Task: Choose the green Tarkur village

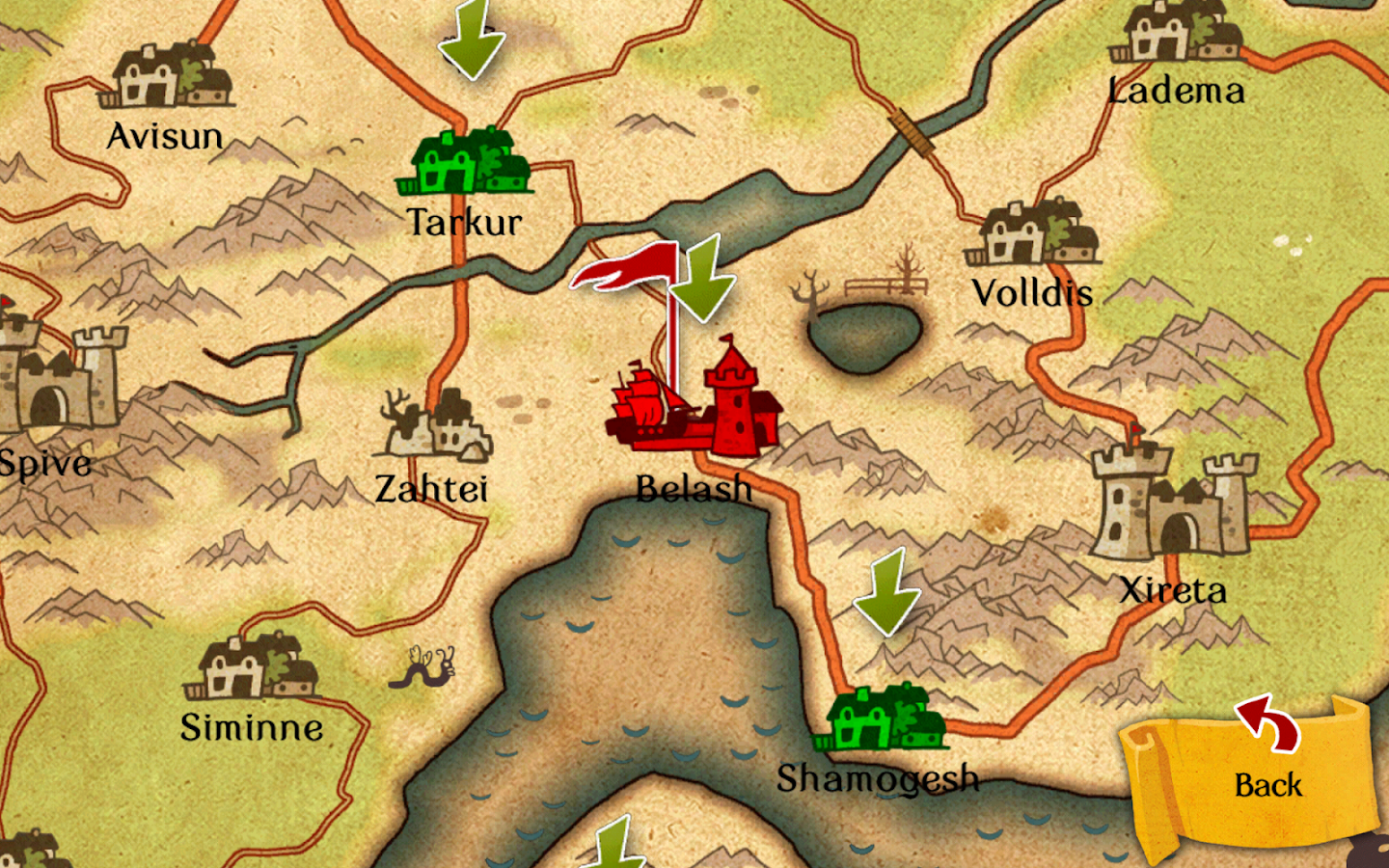Action: click(x=465, y=164)
